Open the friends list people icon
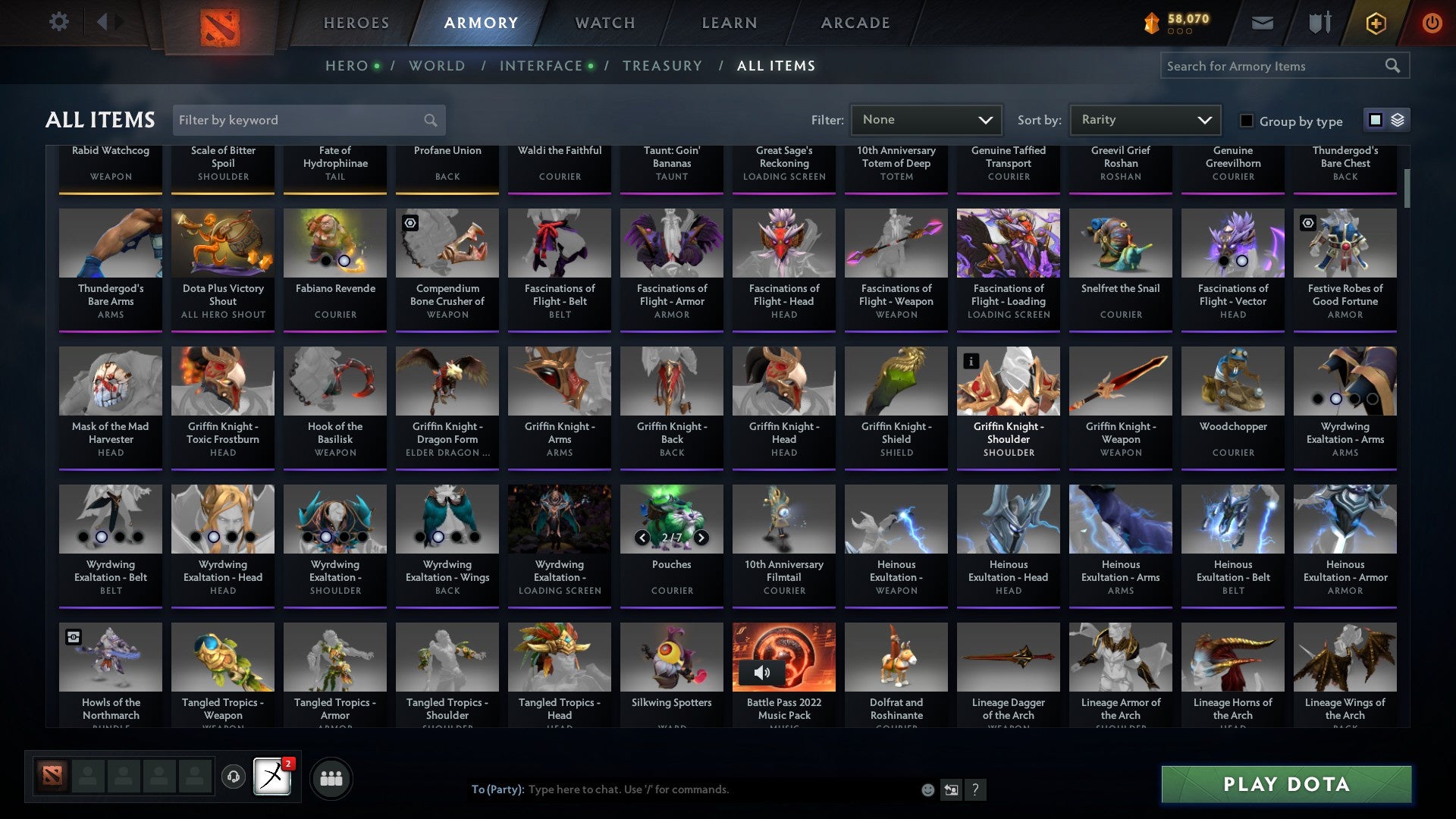Screen dimensions: 1456x819 [331, 777]
